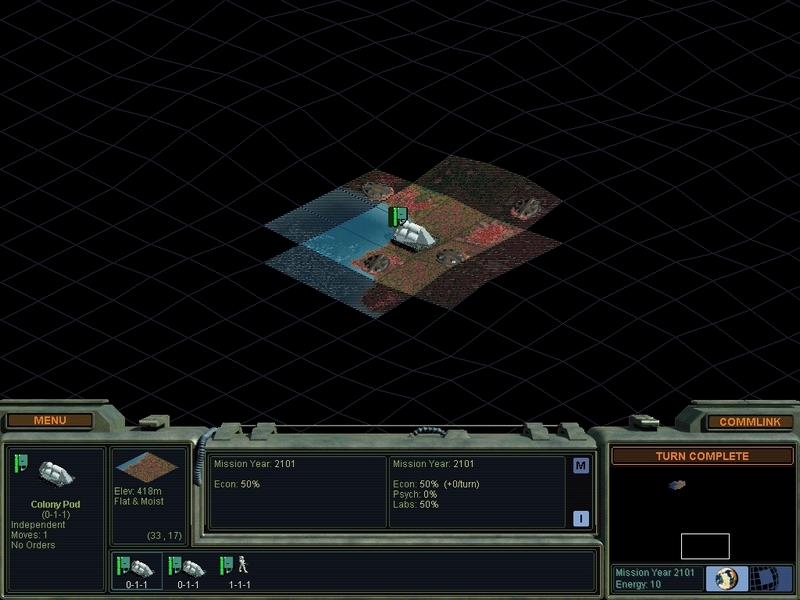Select the active Colony Pod on the map

click(413, 234)
